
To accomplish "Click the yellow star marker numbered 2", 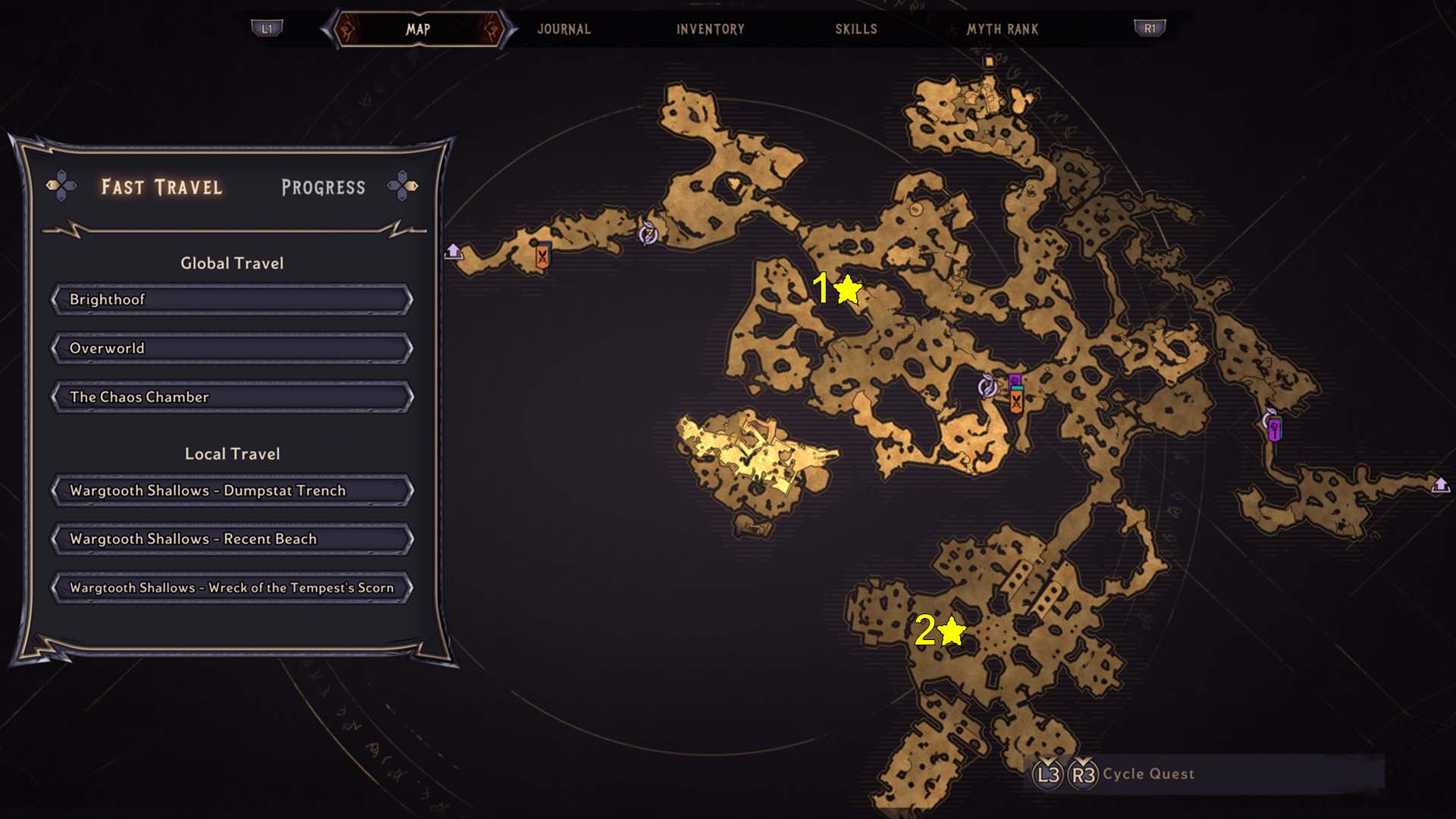I will [951, 631].
